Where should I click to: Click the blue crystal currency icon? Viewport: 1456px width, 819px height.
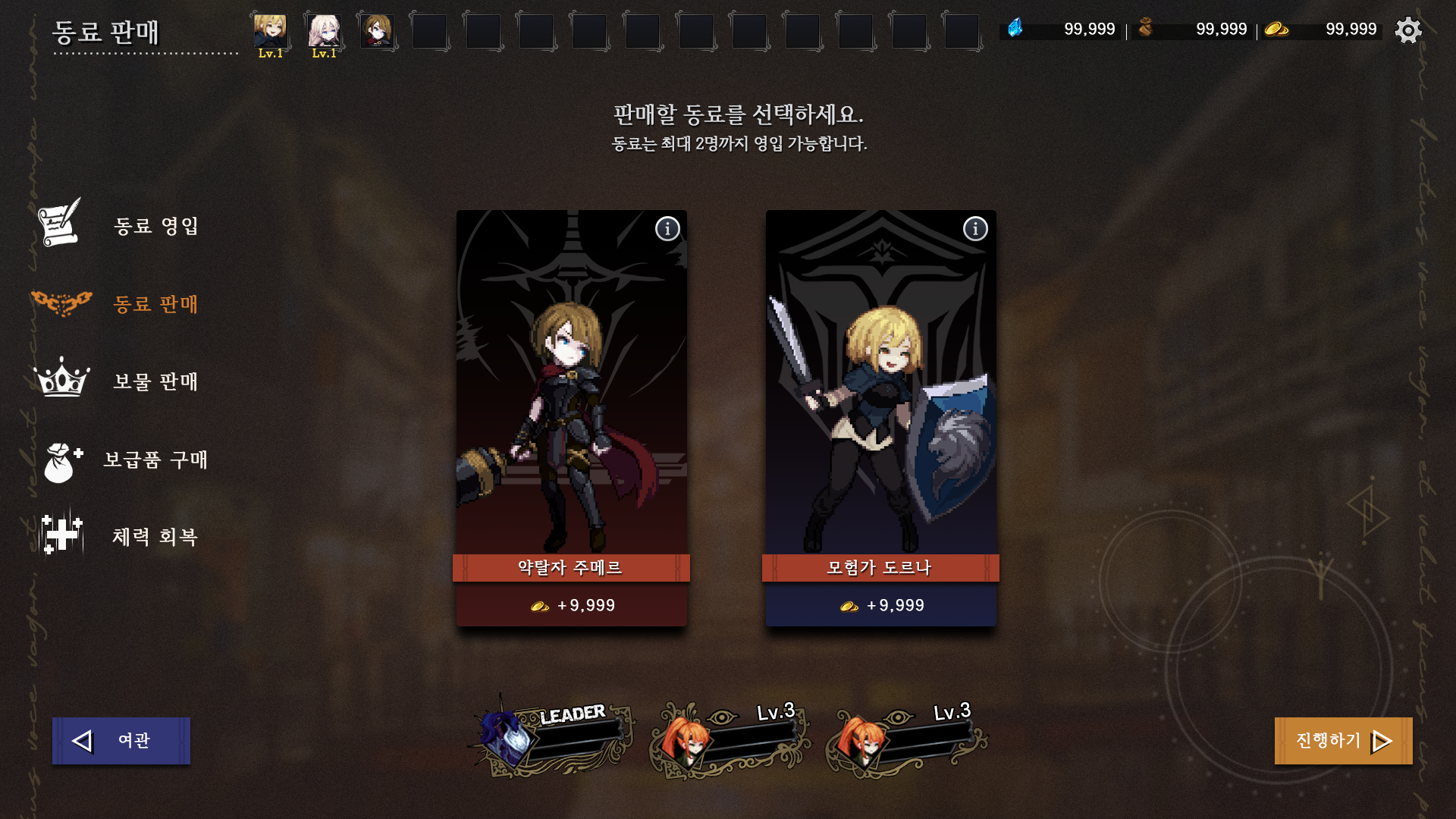[x=1014, y=27]
